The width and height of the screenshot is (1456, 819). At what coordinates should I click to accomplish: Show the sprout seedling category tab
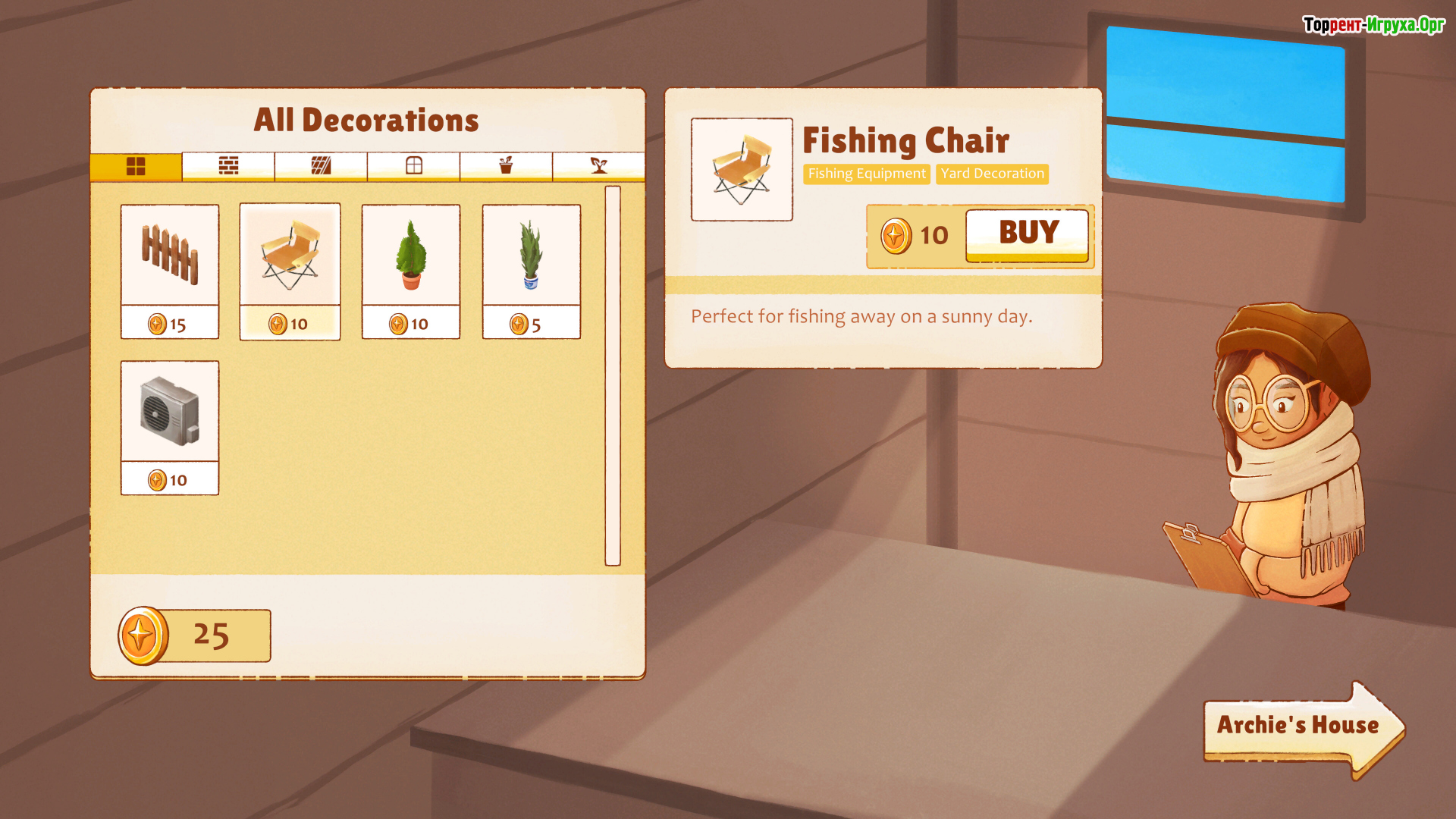598,166
